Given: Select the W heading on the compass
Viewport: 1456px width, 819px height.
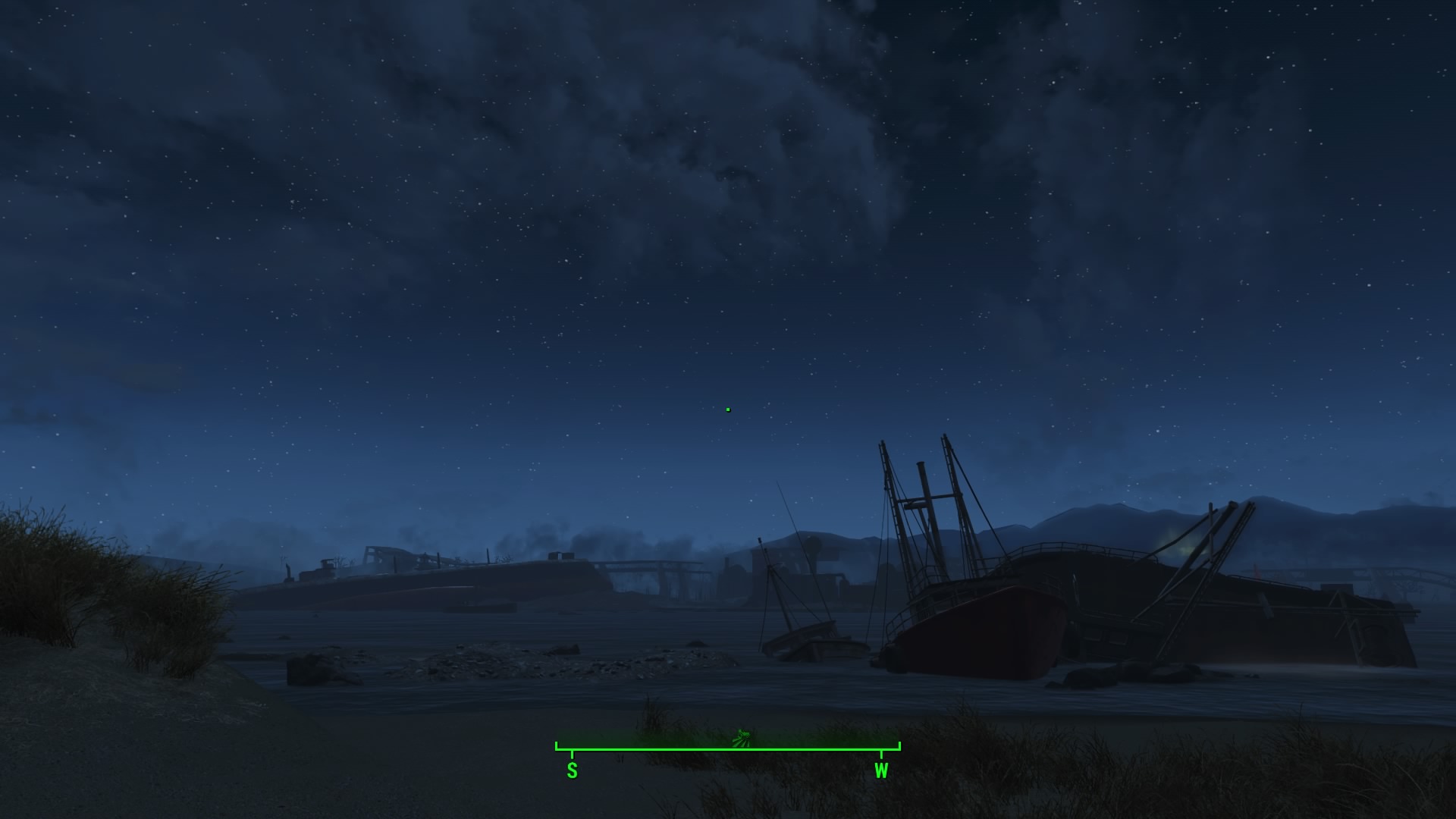Looking at the screenshot, I should pos(881,770).
